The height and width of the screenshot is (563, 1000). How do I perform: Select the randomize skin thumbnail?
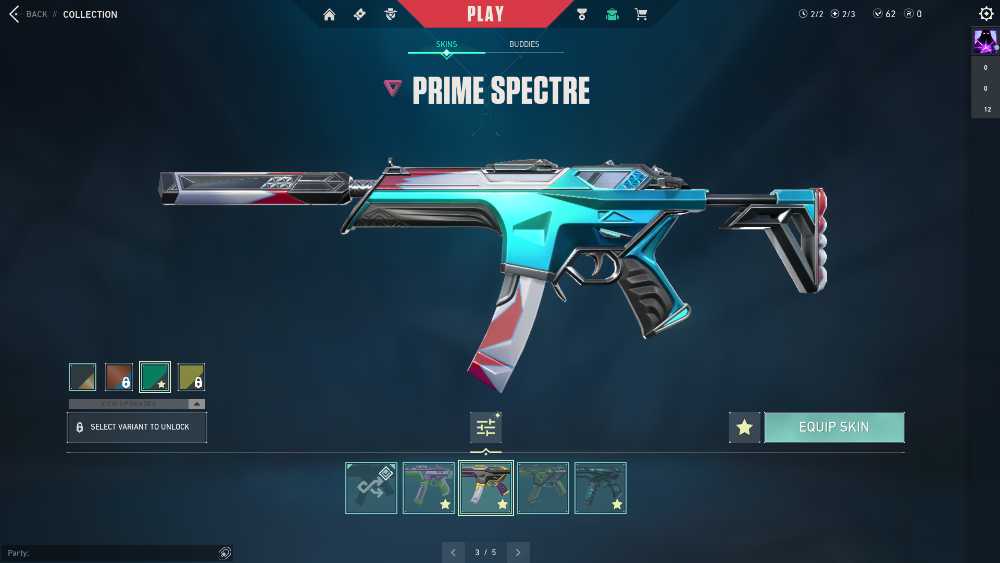tap(371, 488)
